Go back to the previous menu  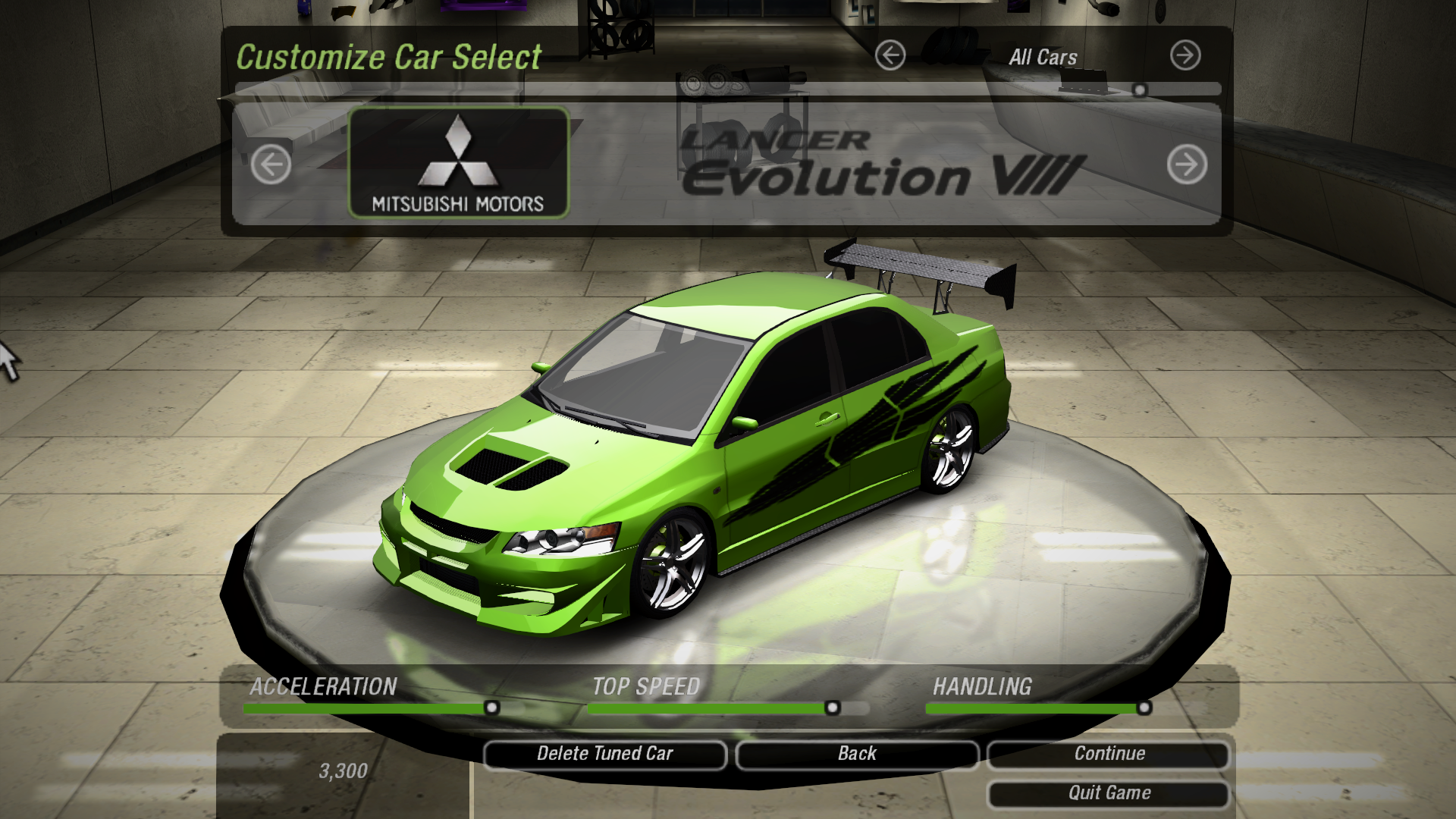pyautogui.click(x=857, y=754)
